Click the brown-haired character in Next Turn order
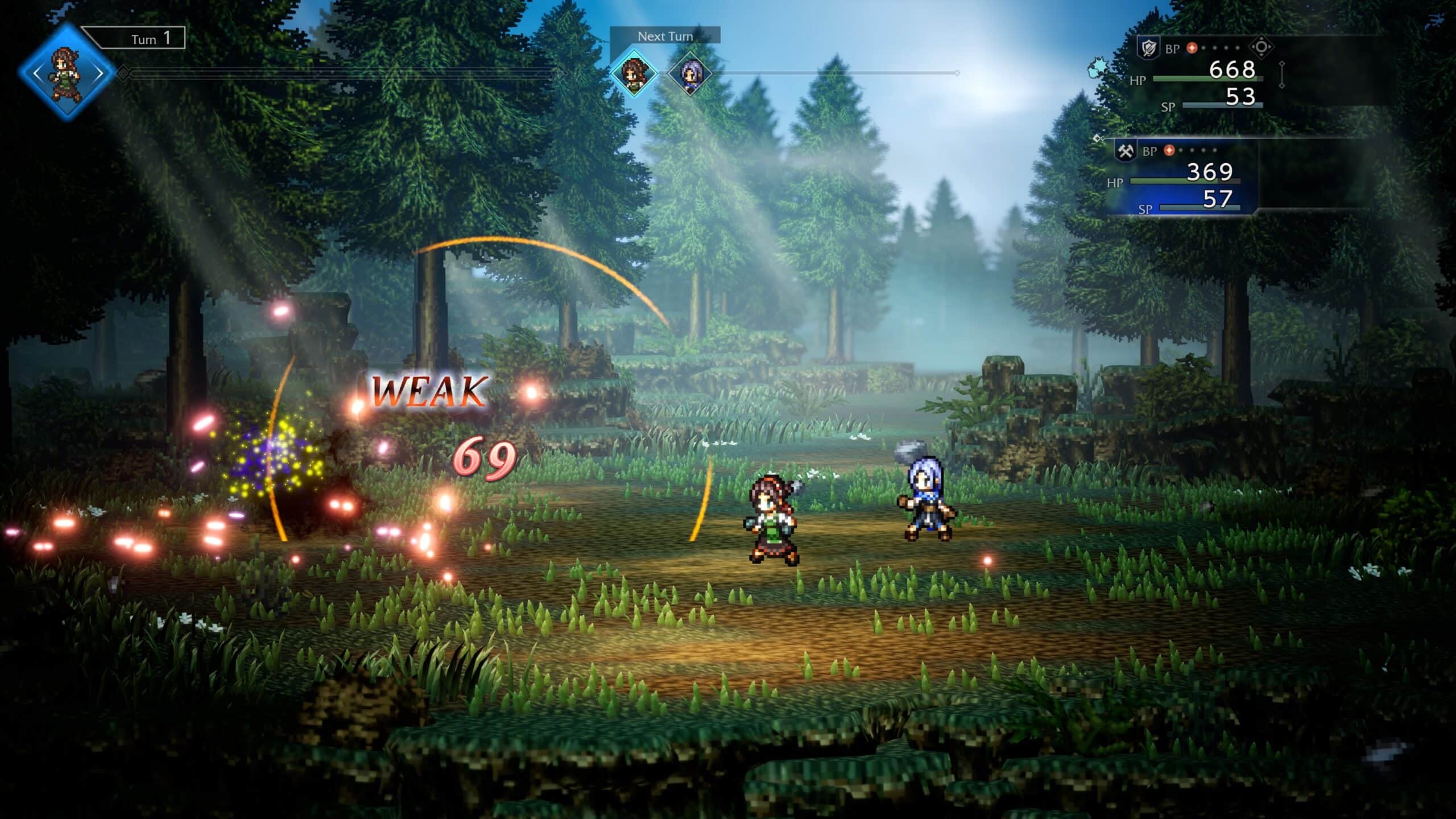 click(x=634, y=73)
